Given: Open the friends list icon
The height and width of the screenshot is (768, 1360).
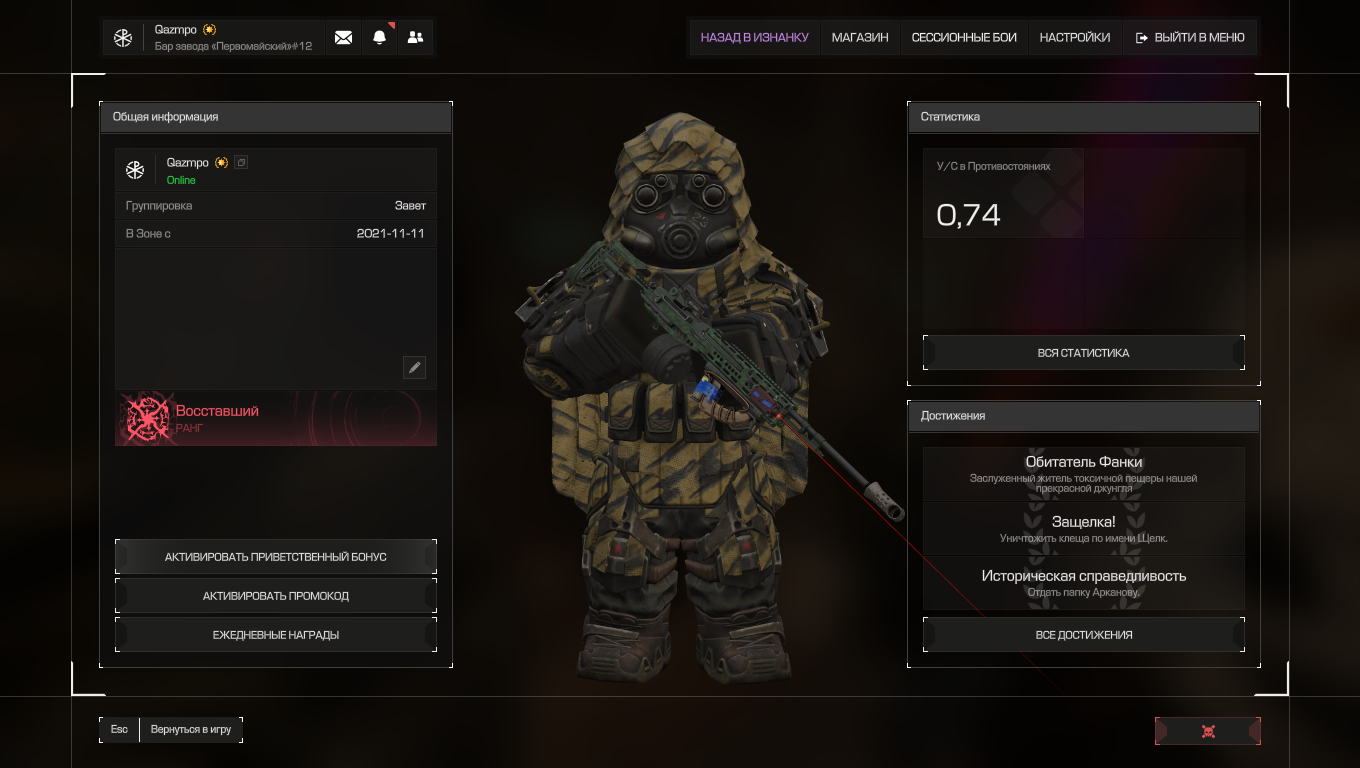Looking at the screenshot, I should (x=415, y=38).
